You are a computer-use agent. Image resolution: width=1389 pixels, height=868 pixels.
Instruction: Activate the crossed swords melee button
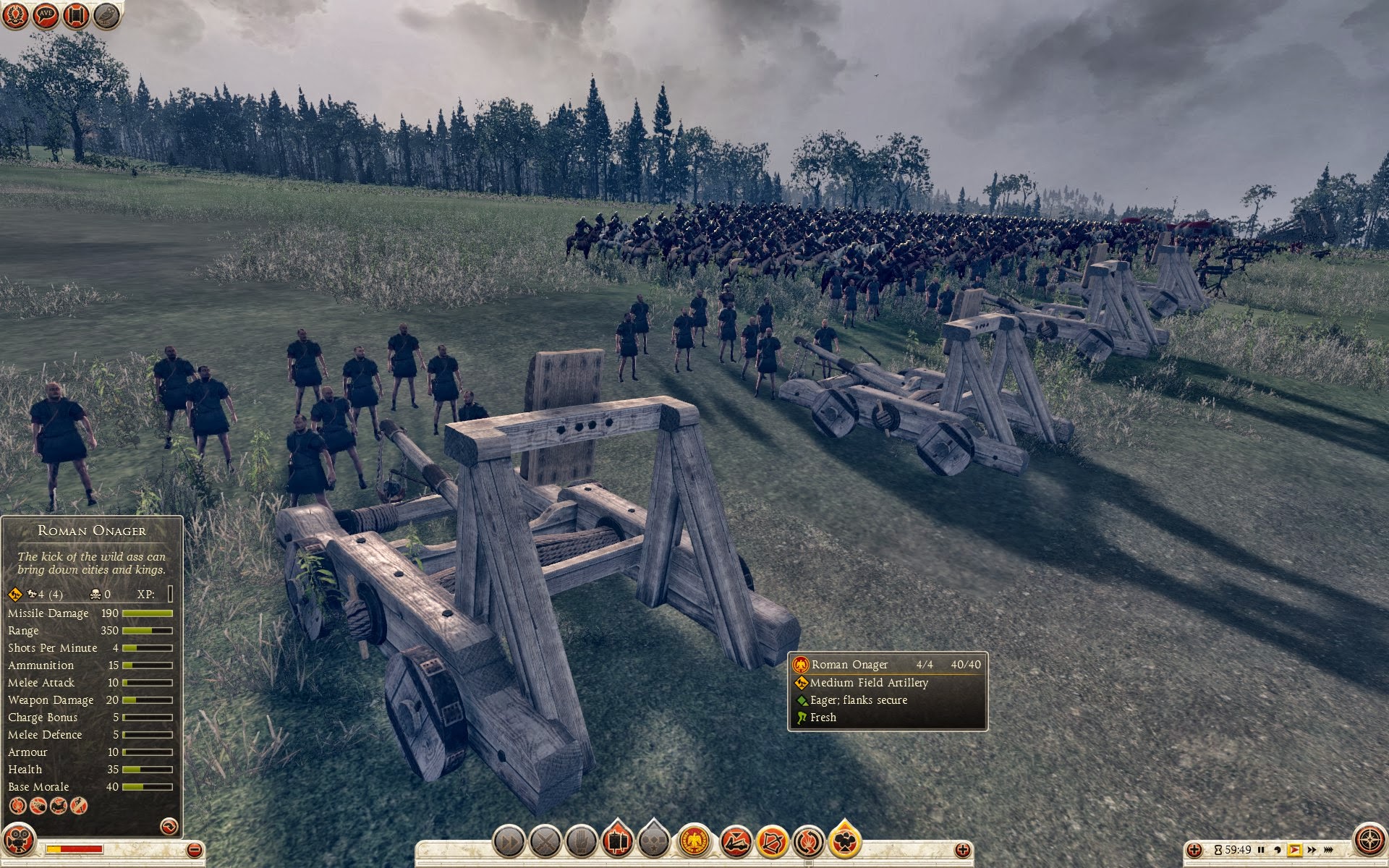[x=545, y=841]
